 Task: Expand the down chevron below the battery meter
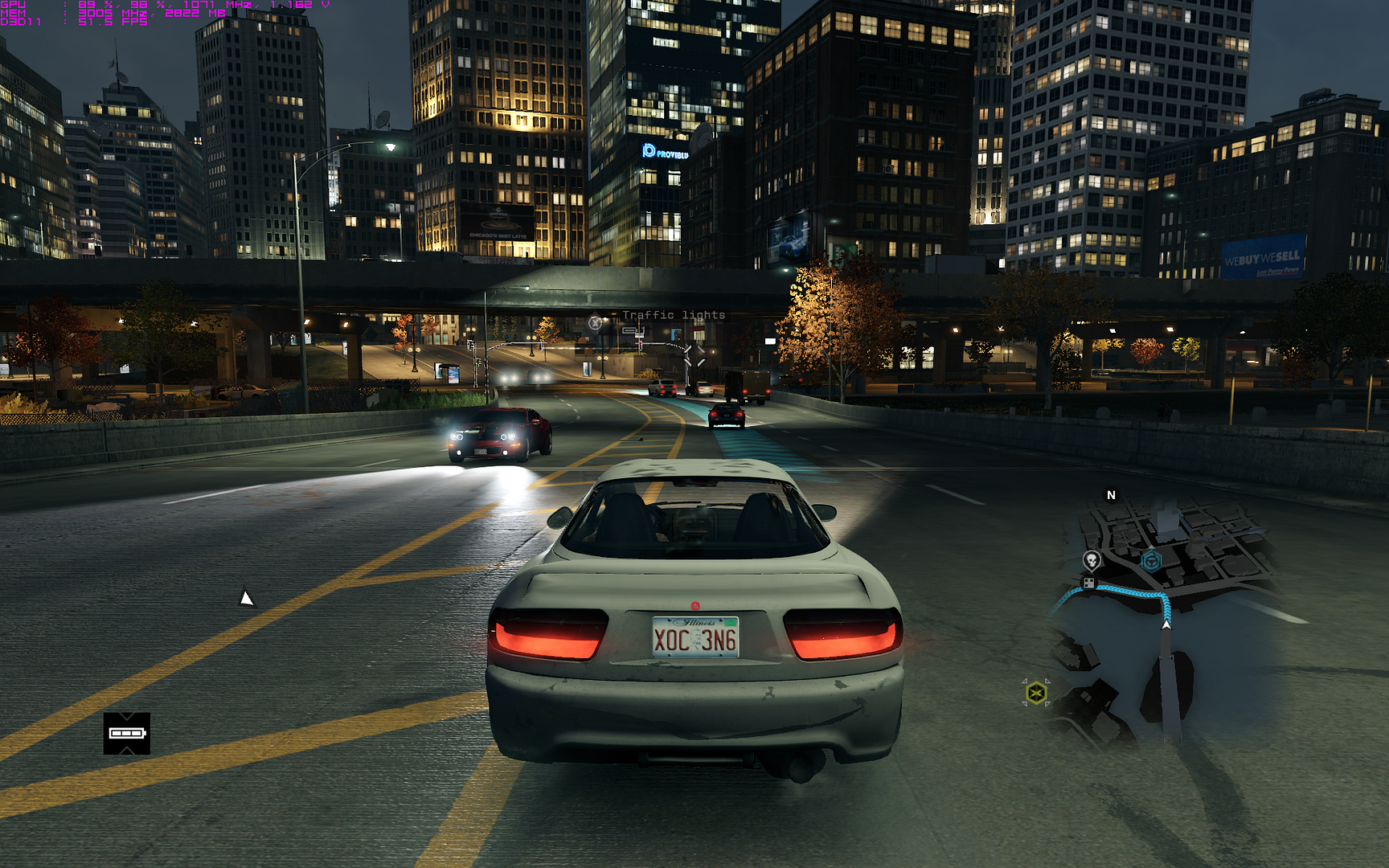[x=126, y=750]
